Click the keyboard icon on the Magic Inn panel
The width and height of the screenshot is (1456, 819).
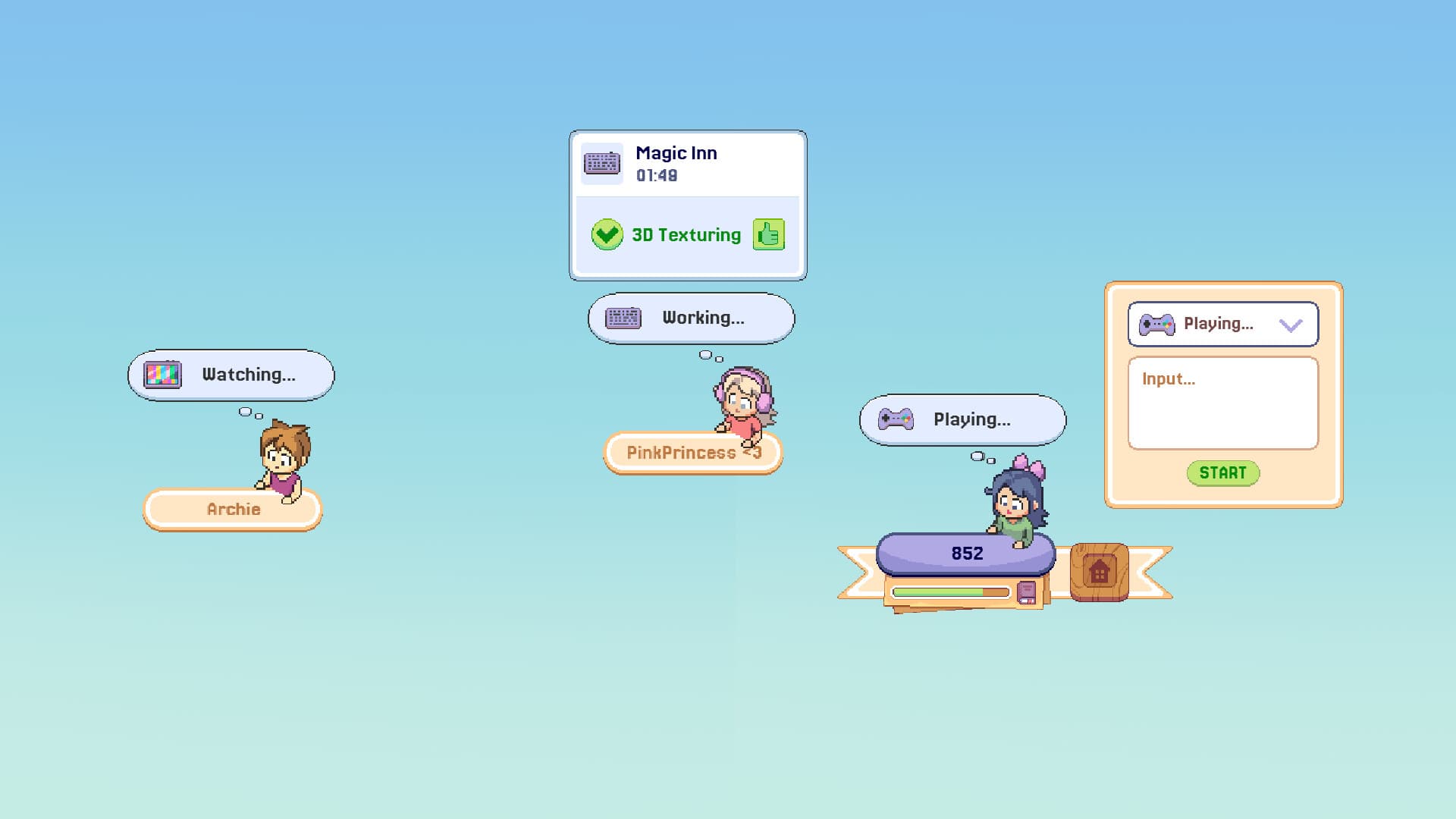pos(601,162)
